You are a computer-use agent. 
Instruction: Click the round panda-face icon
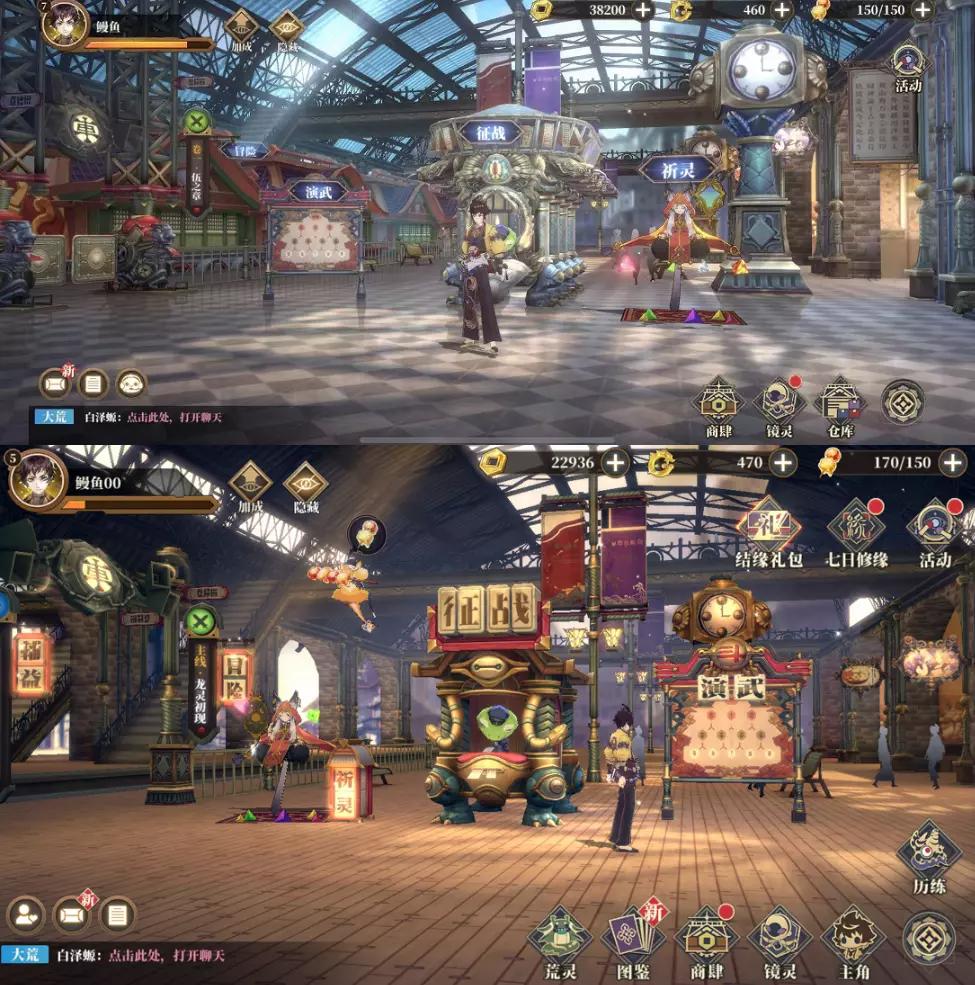tap(131, 382)
